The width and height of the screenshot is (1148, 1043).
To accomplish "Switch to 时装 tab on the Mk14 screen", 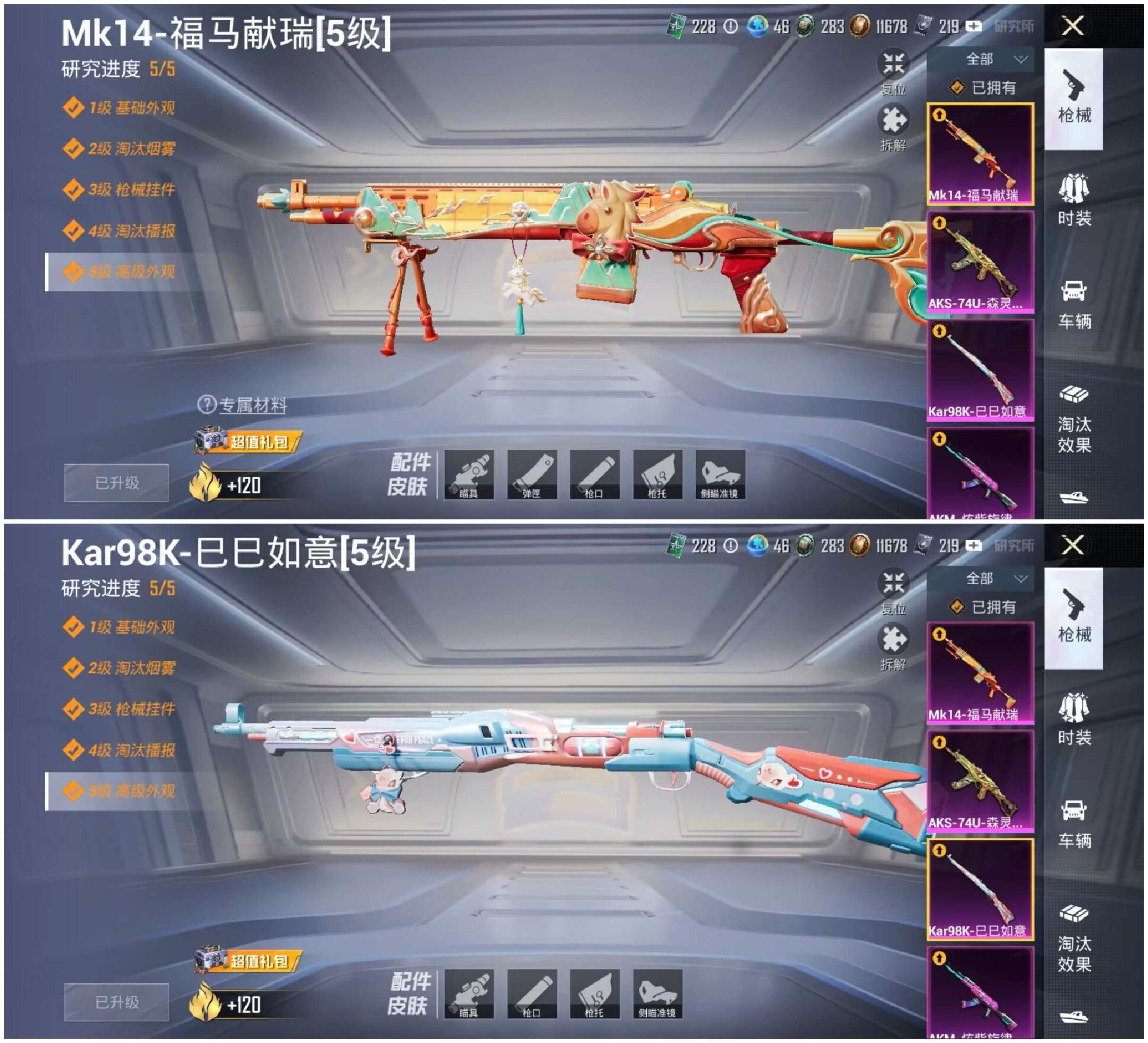I will click(x=1074, y=200).
